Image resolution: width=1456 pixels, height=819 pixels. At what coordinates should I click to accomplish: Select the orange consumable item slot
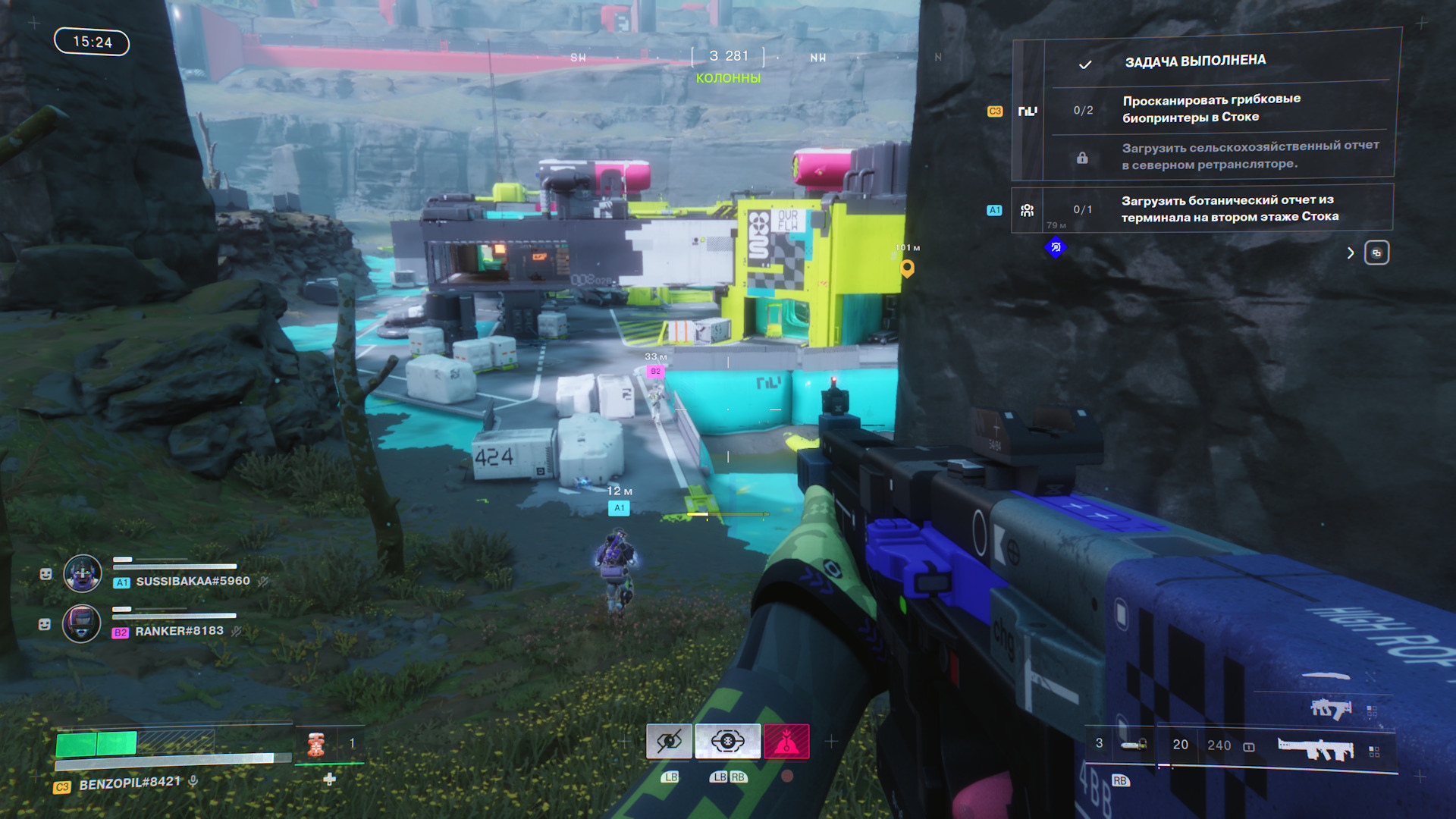[316, 745]
